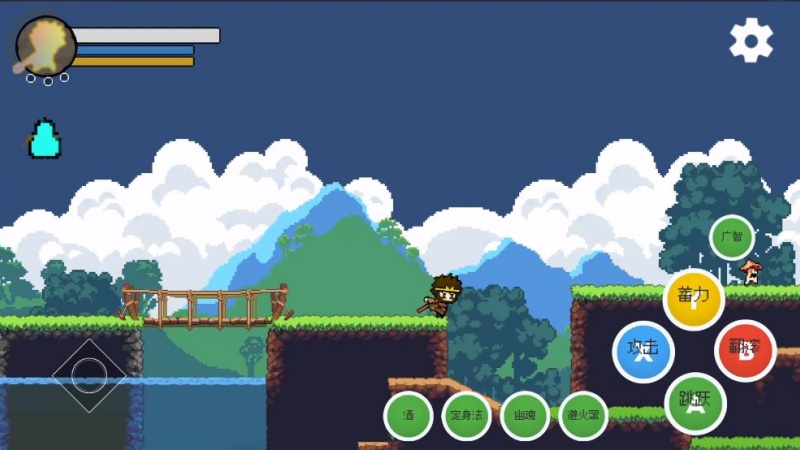Activate the 避火罩 fire shield skill

583,415
